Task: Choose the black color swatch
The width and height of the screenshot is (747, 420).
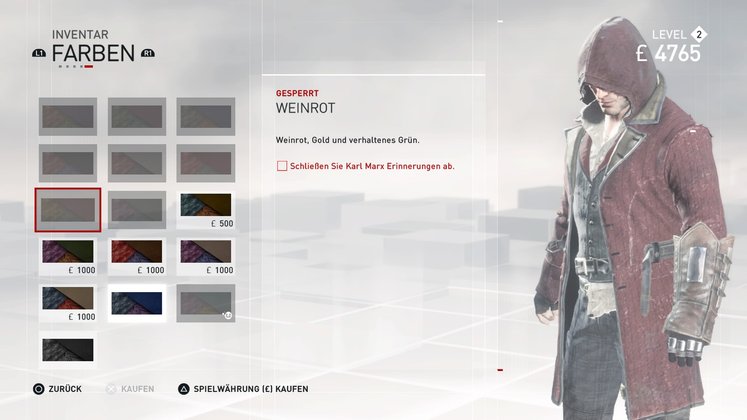Action: tap(68, 349)
